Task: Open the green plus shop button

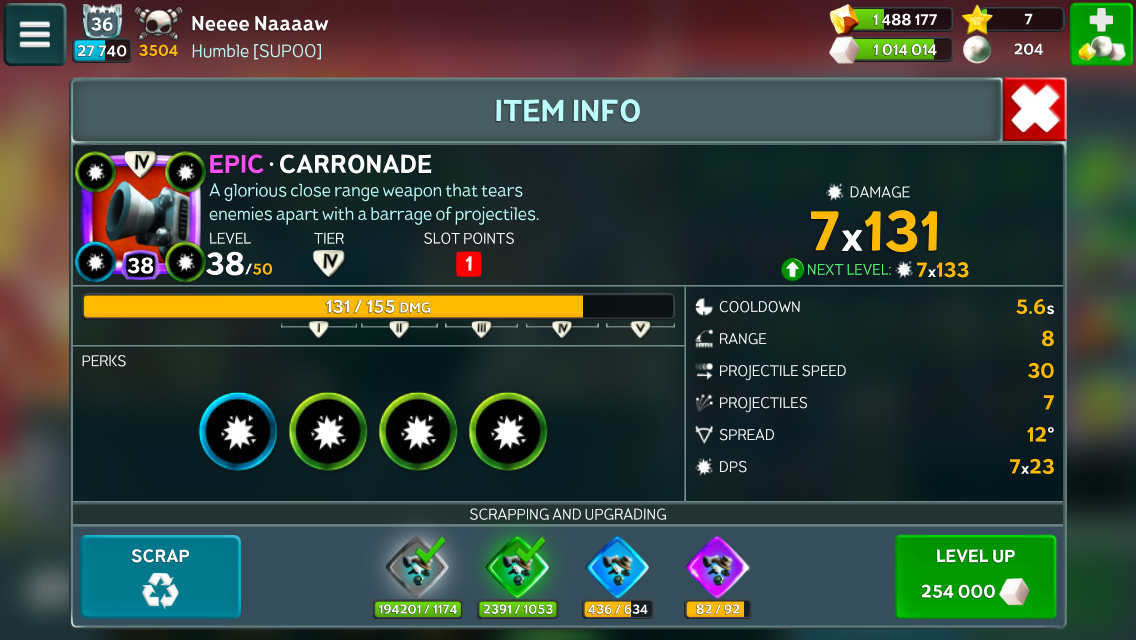Action: [x=1100, y=34]
